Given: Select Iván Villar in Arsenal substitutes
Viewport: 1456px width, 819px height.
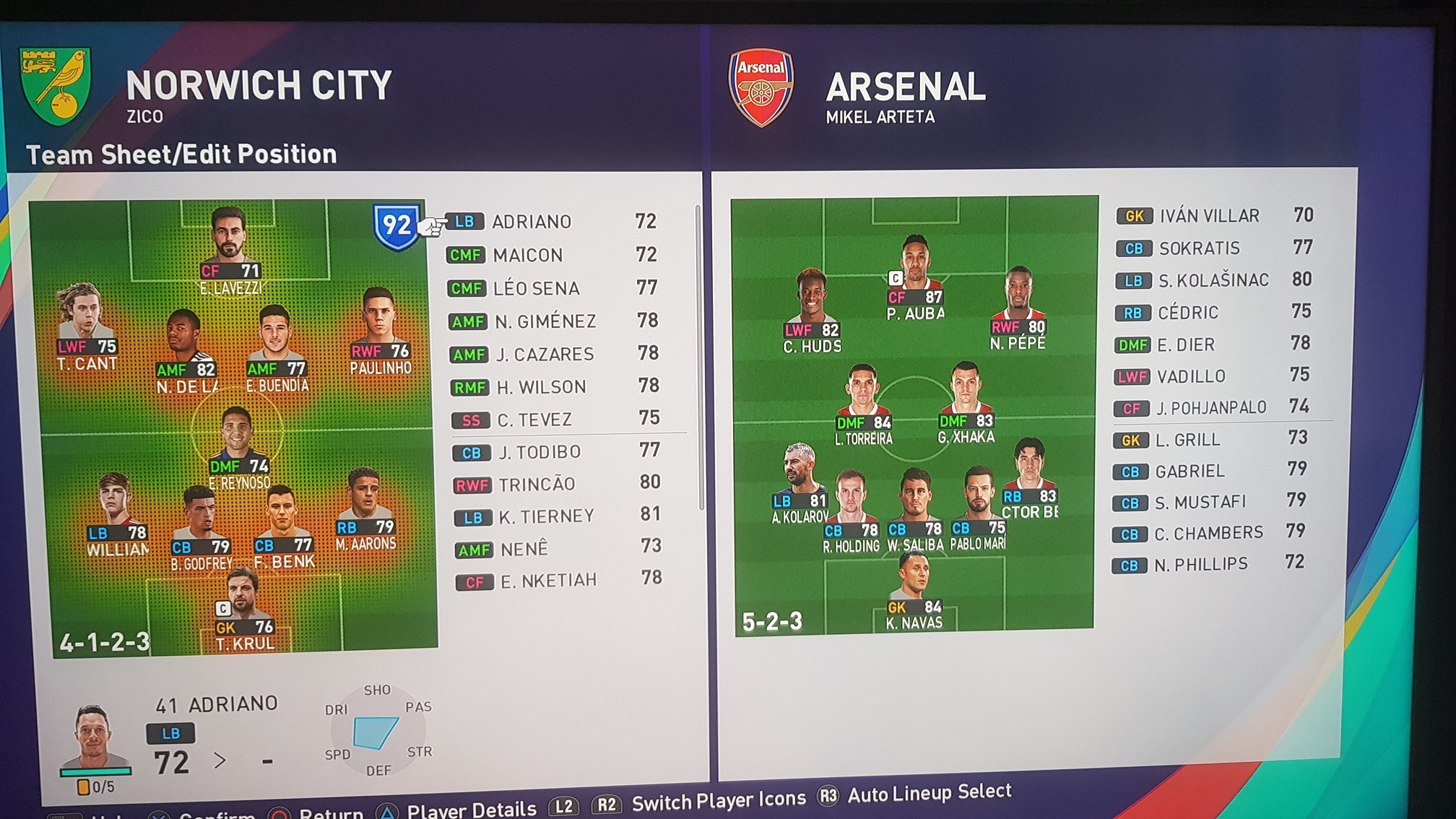Looking at the screenshot, I should [1209, 216].
